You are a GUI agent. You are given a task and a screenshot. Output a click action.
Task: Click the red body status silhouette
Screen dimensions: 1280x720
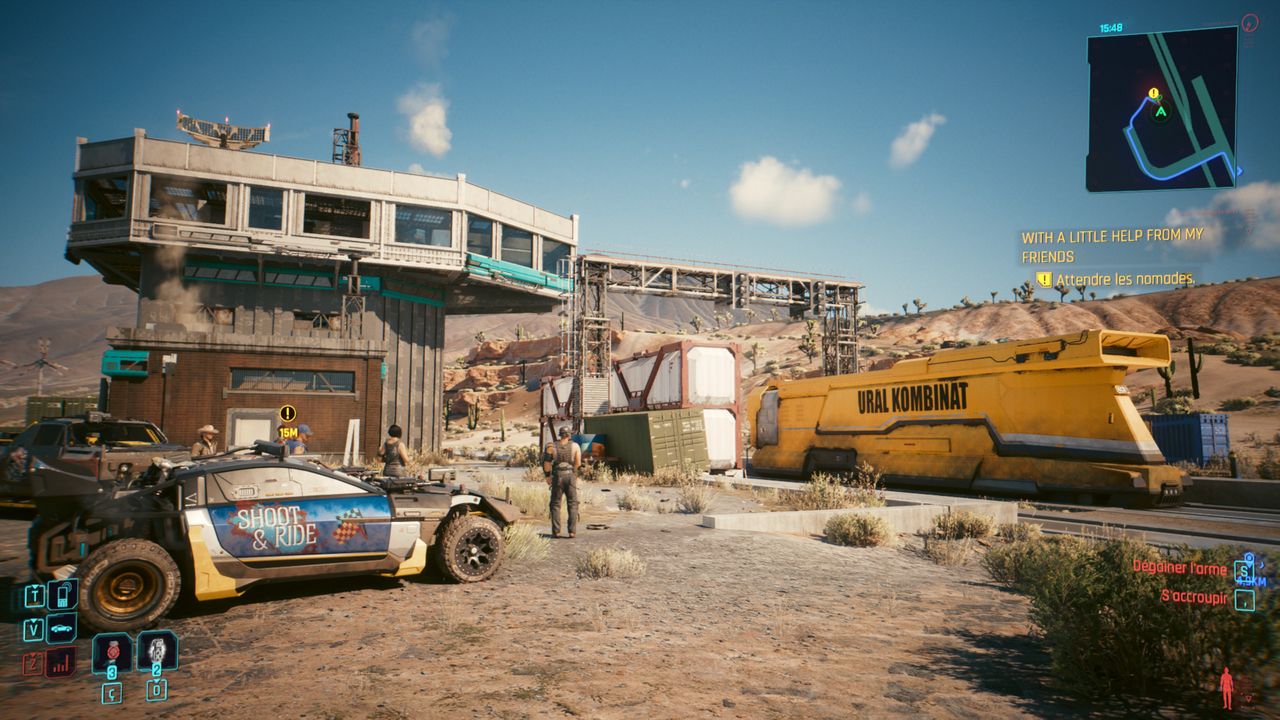[x=1226, y=688]
